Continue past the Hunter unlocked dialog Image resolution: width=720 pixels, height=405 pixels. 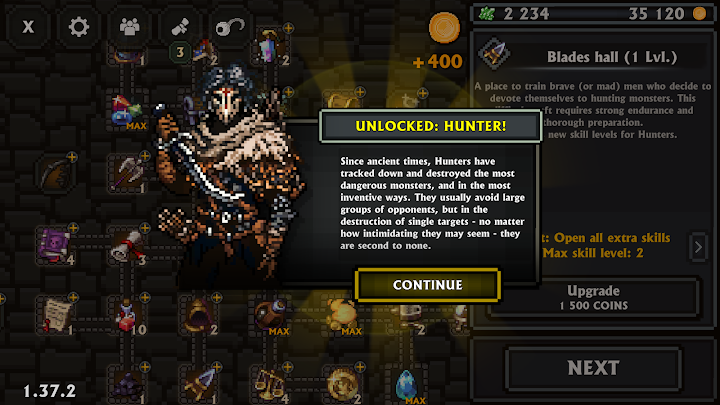pos(427,284)
